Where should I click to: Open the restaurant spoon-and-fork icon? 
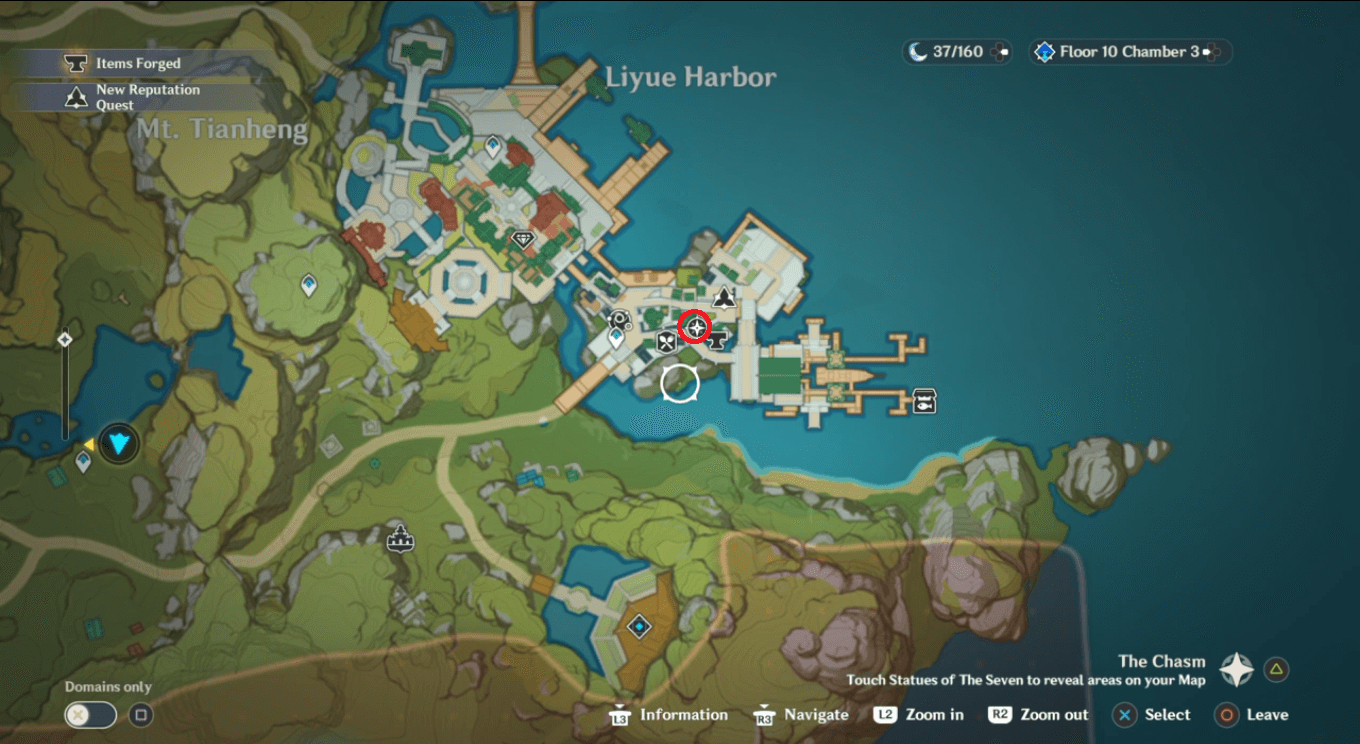tap(665, 342)
